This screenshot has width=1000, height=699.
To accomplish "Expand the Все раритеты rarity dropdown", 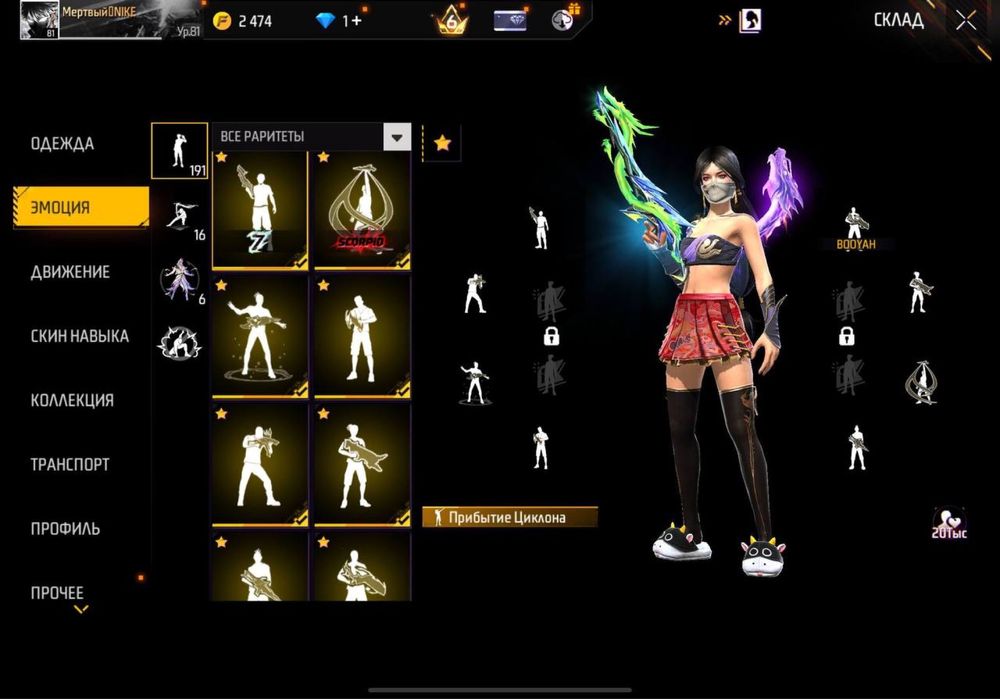I will (311, 137).
